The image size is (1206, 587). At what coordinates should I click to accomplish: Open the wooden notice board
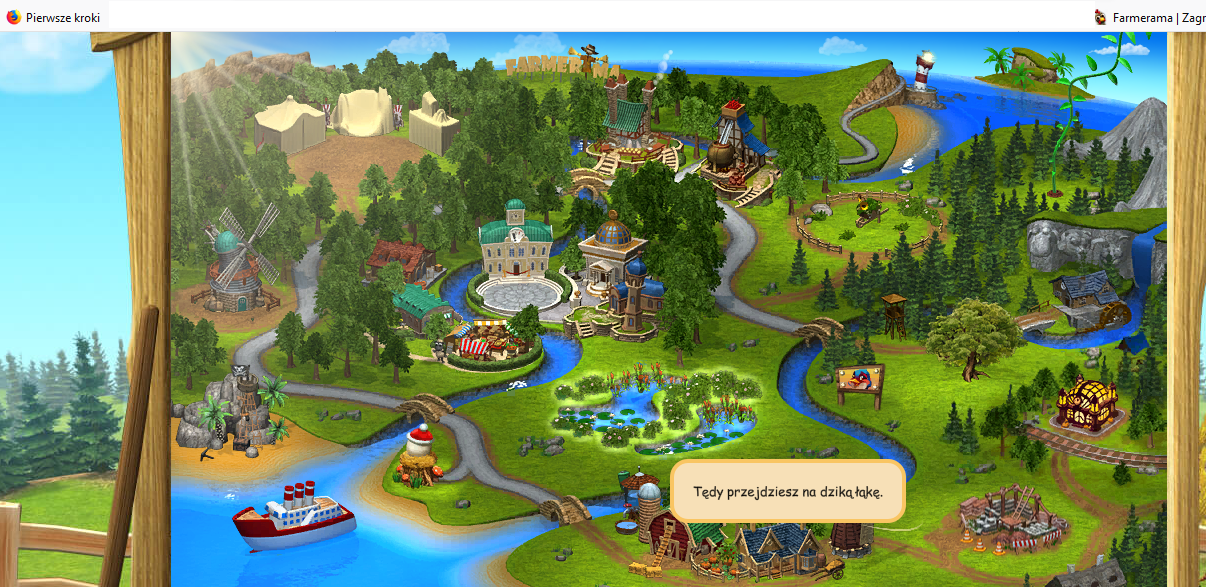coord(860,383)
